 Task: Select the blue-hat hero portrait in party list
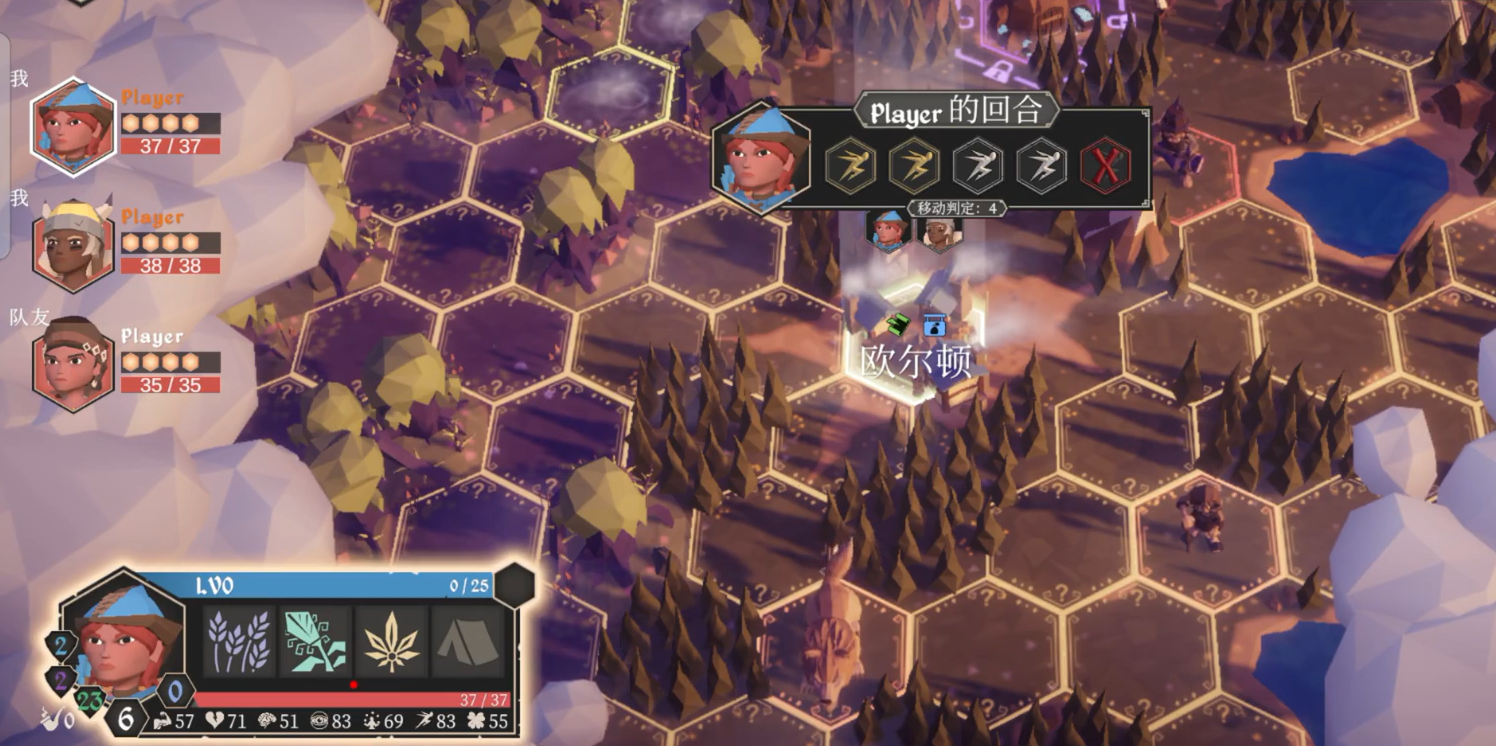73,127
